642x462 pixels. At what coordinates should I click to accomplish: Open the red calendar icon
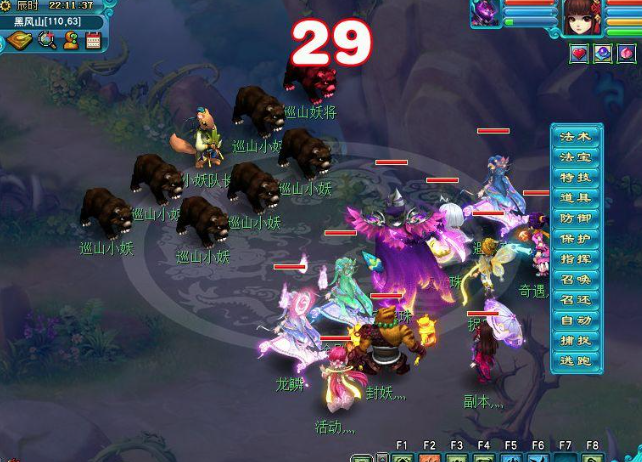[x=94, y=41]
